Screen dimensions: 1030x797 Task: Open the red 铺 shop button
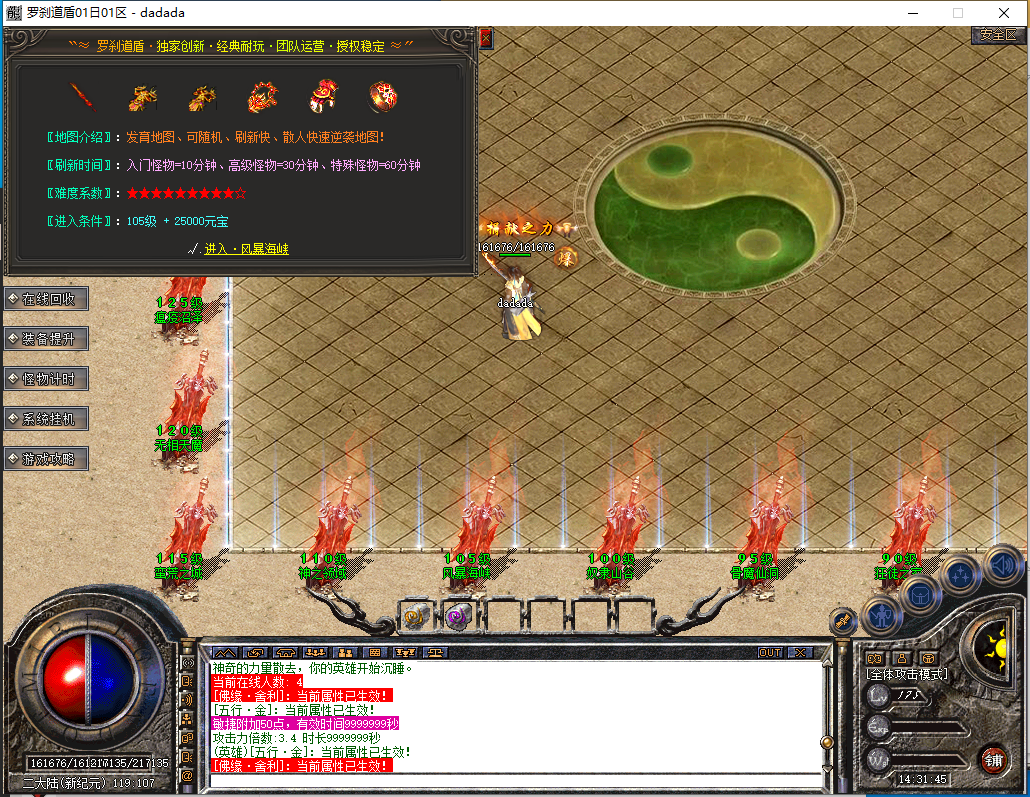pyautogui.click(x=993, y=759)
